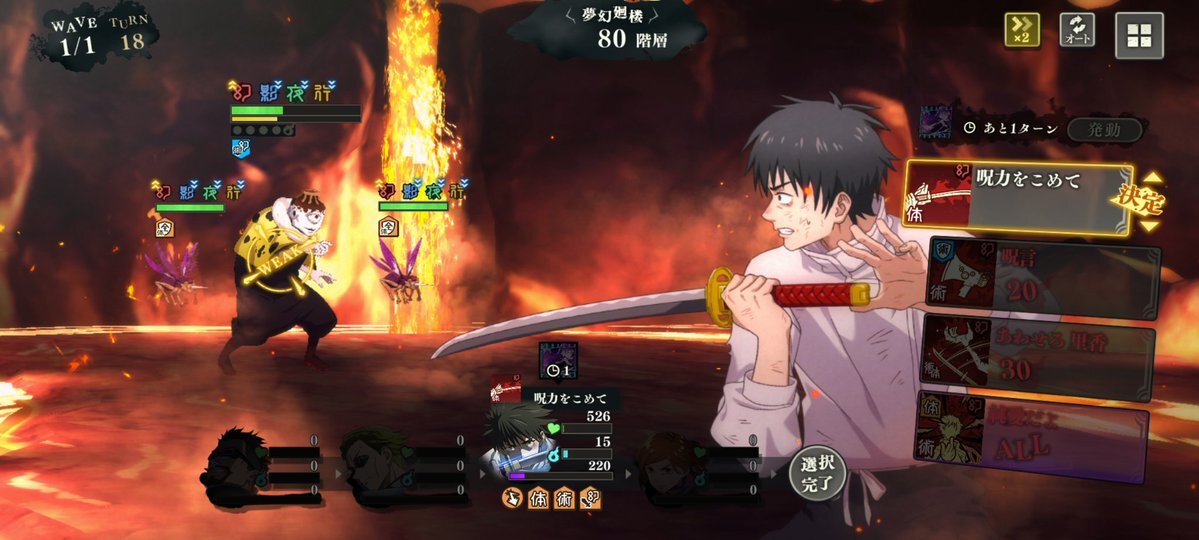Tap the greyed-out 発動 activate button
This screenshot has height=540, width=1199.
pyautogui.click(x=1104, y=129)
